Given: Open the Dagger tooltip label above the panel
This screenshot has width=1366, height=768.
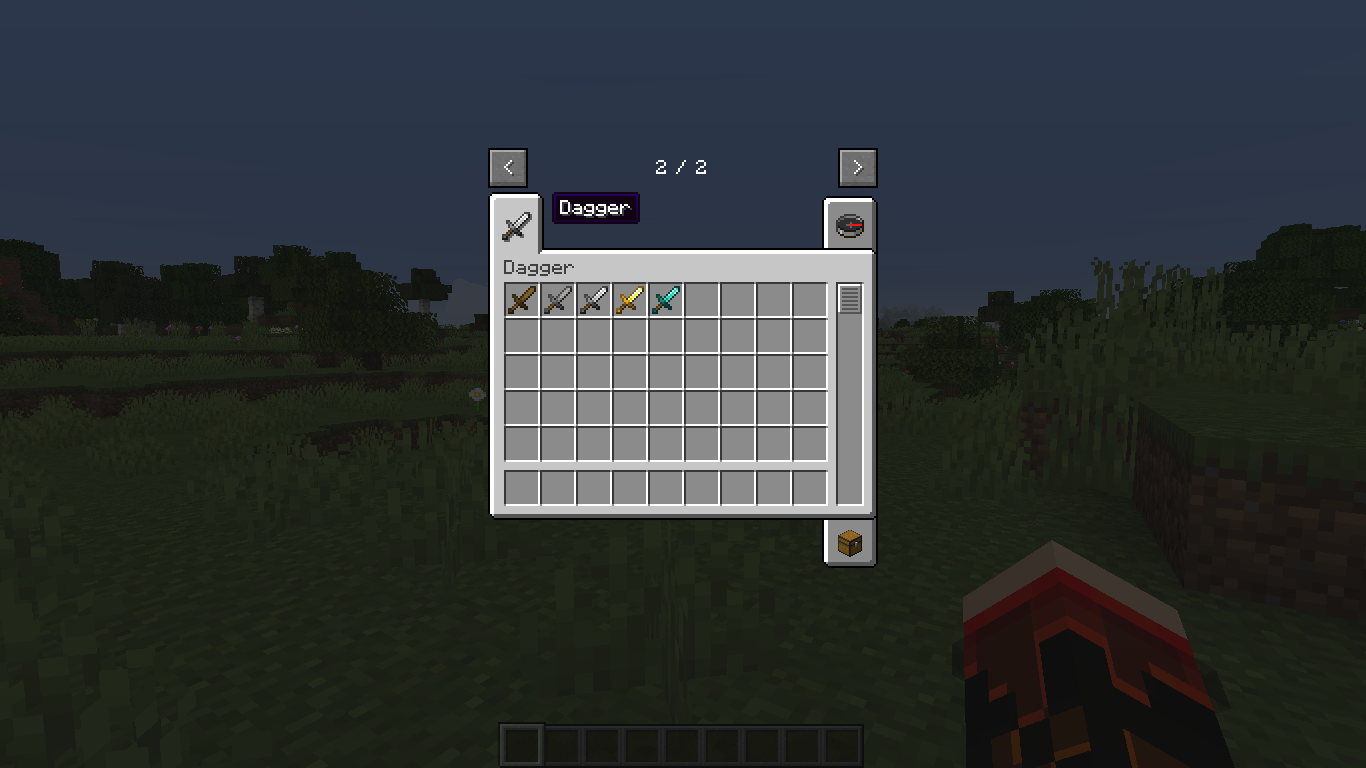Looking at the screenshot, I should [595, 208].
